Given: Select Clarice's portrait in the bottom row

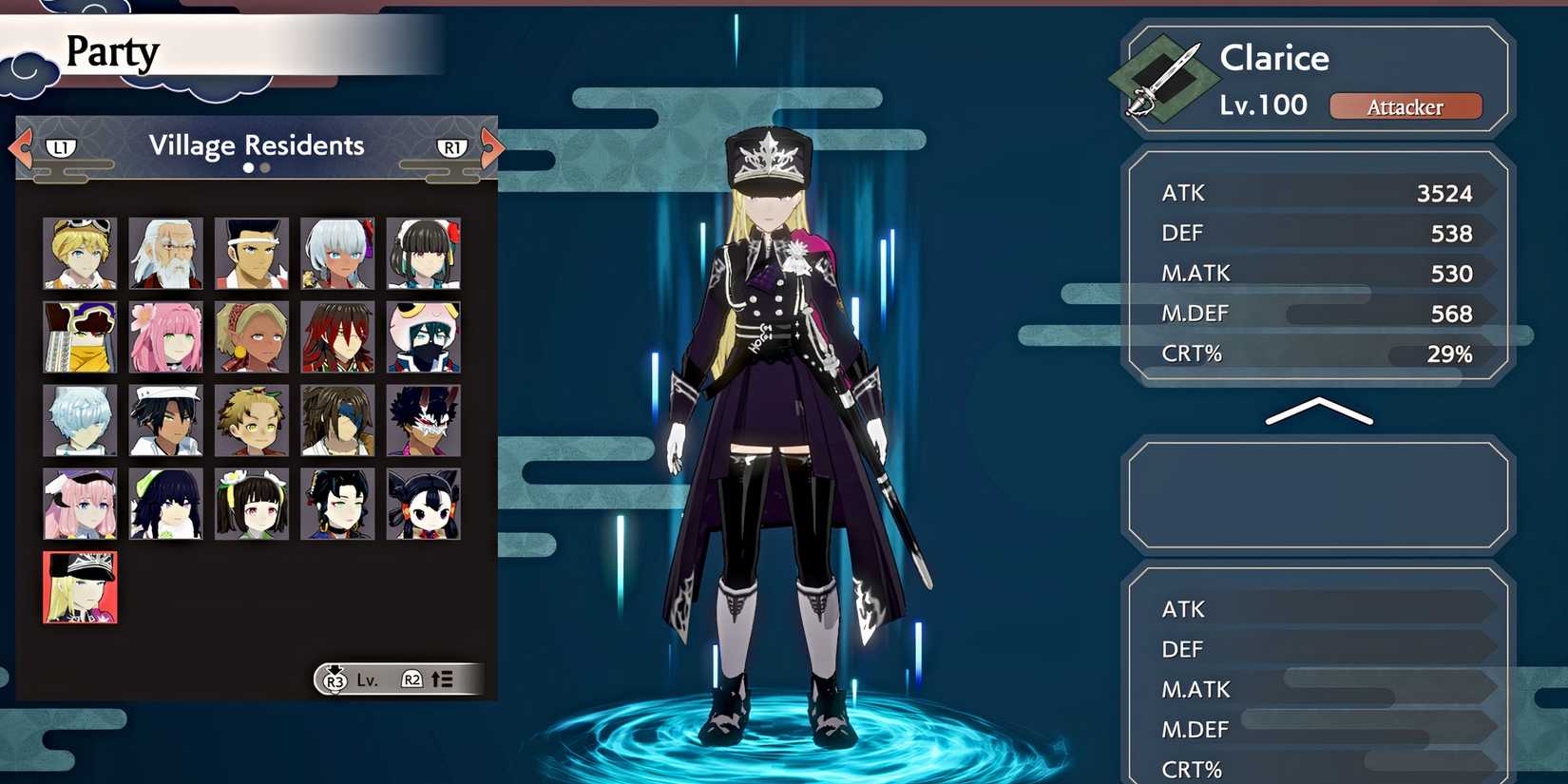Looking at the screenshot, I should [79, 588].
